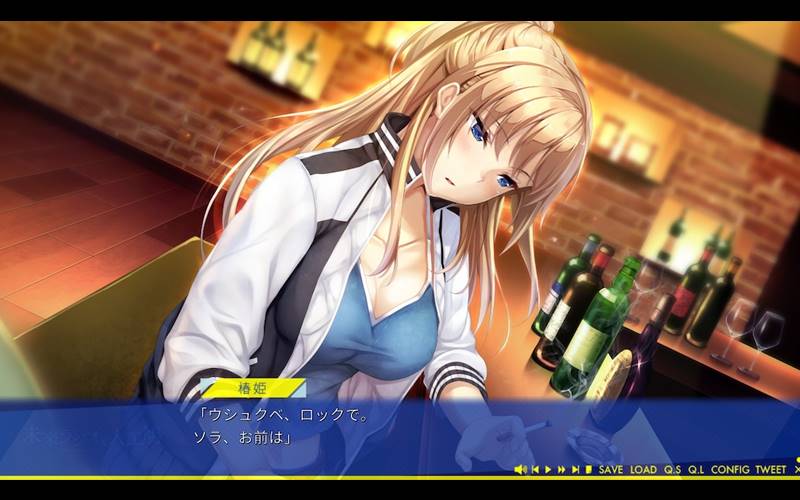
Task: Open the CONFIG settings
Action: pyautogui.click(x=730, y=469)
